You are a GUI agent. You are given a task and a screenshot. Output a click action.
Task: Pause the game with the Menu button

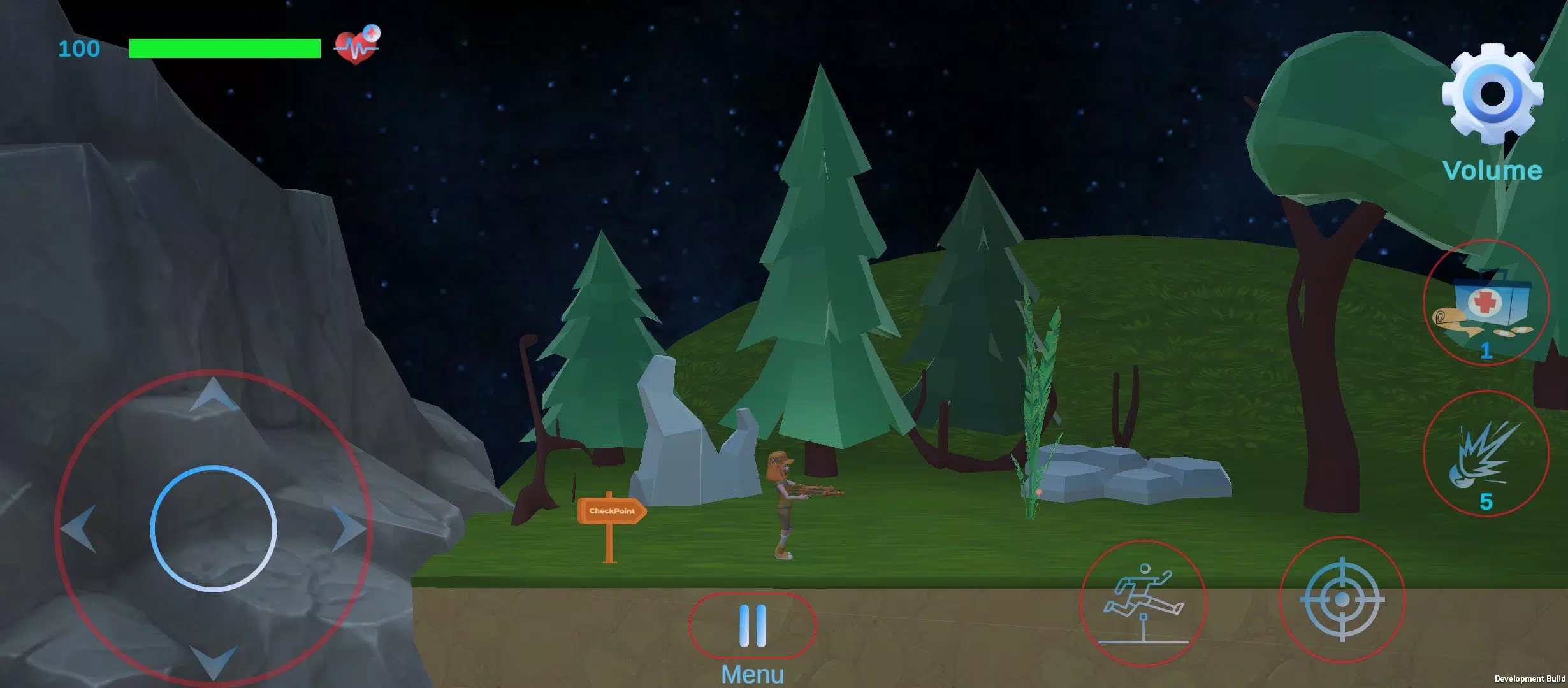point(752,626)
